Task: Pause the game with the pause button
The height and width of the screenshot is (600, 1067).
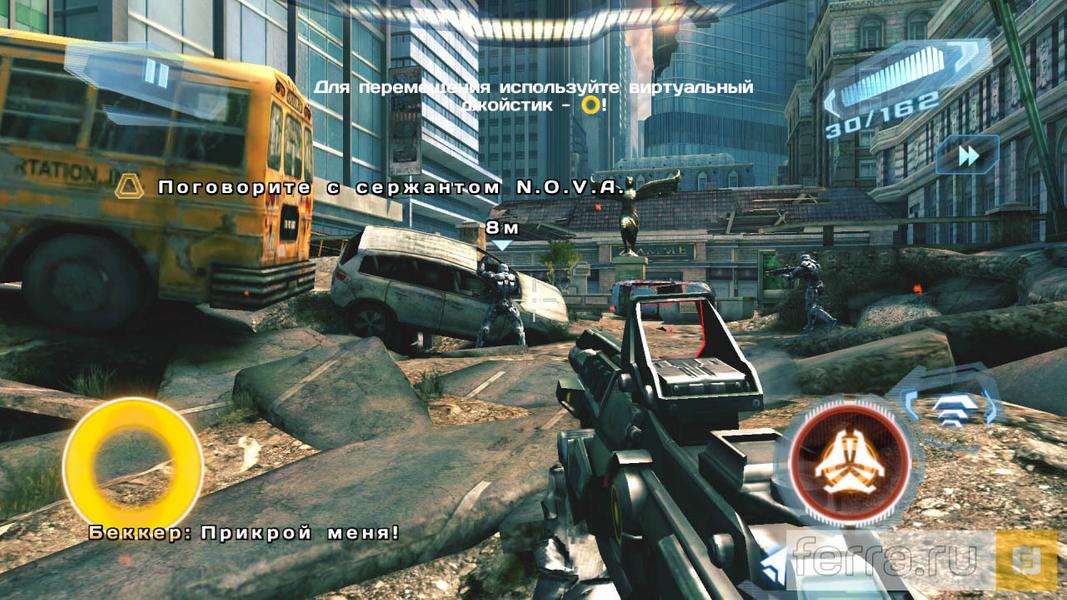Action: point(155,72)
